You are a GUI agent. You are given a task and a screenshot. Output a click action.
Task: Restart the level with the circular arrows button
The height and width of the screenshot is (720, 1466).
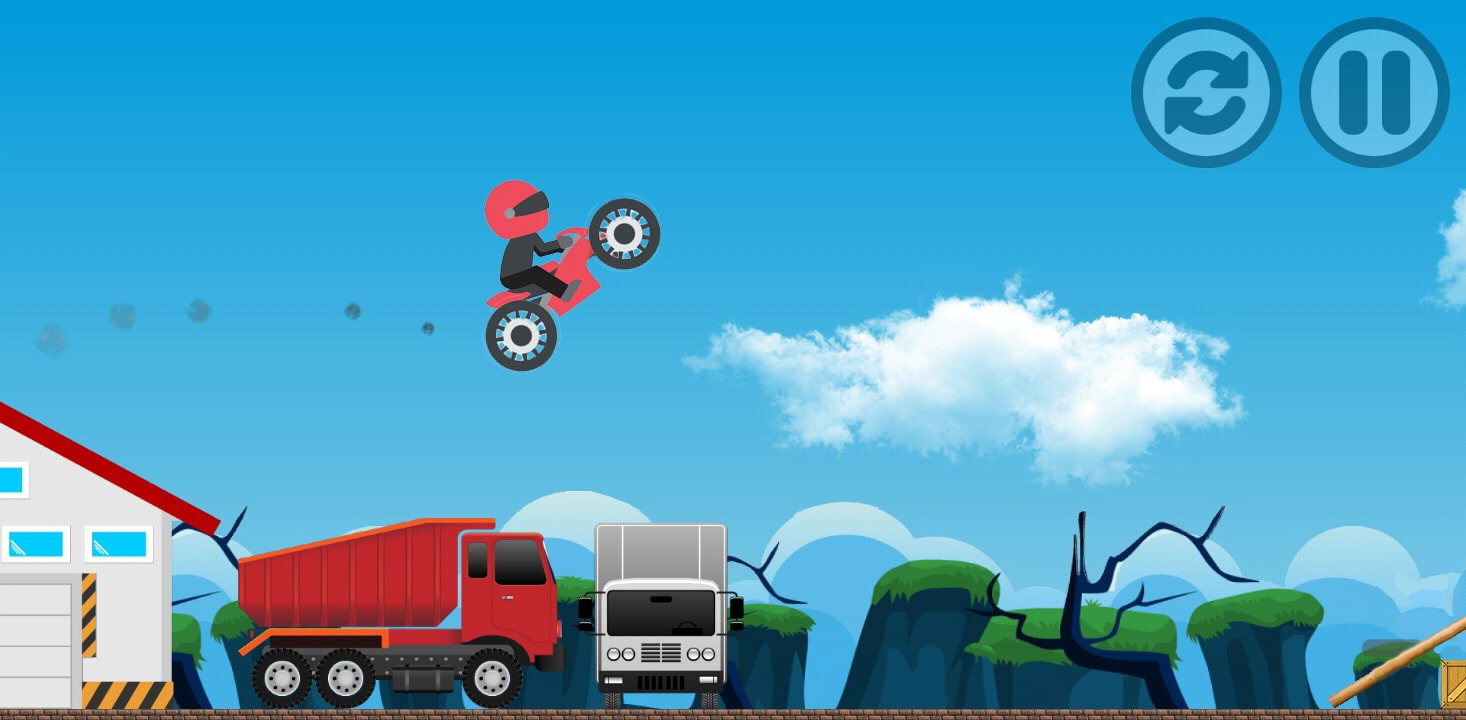pos(1206,92)
